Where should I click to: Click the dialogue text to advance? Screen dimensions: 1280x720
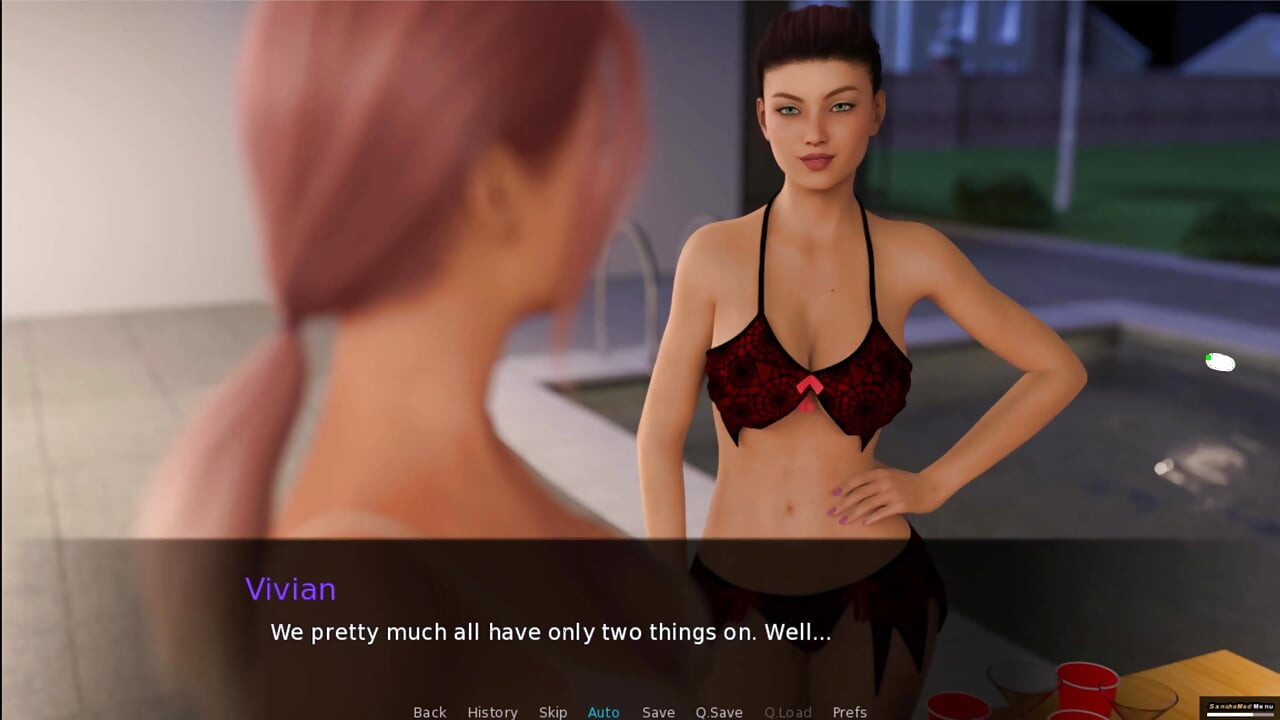(552, 632)
